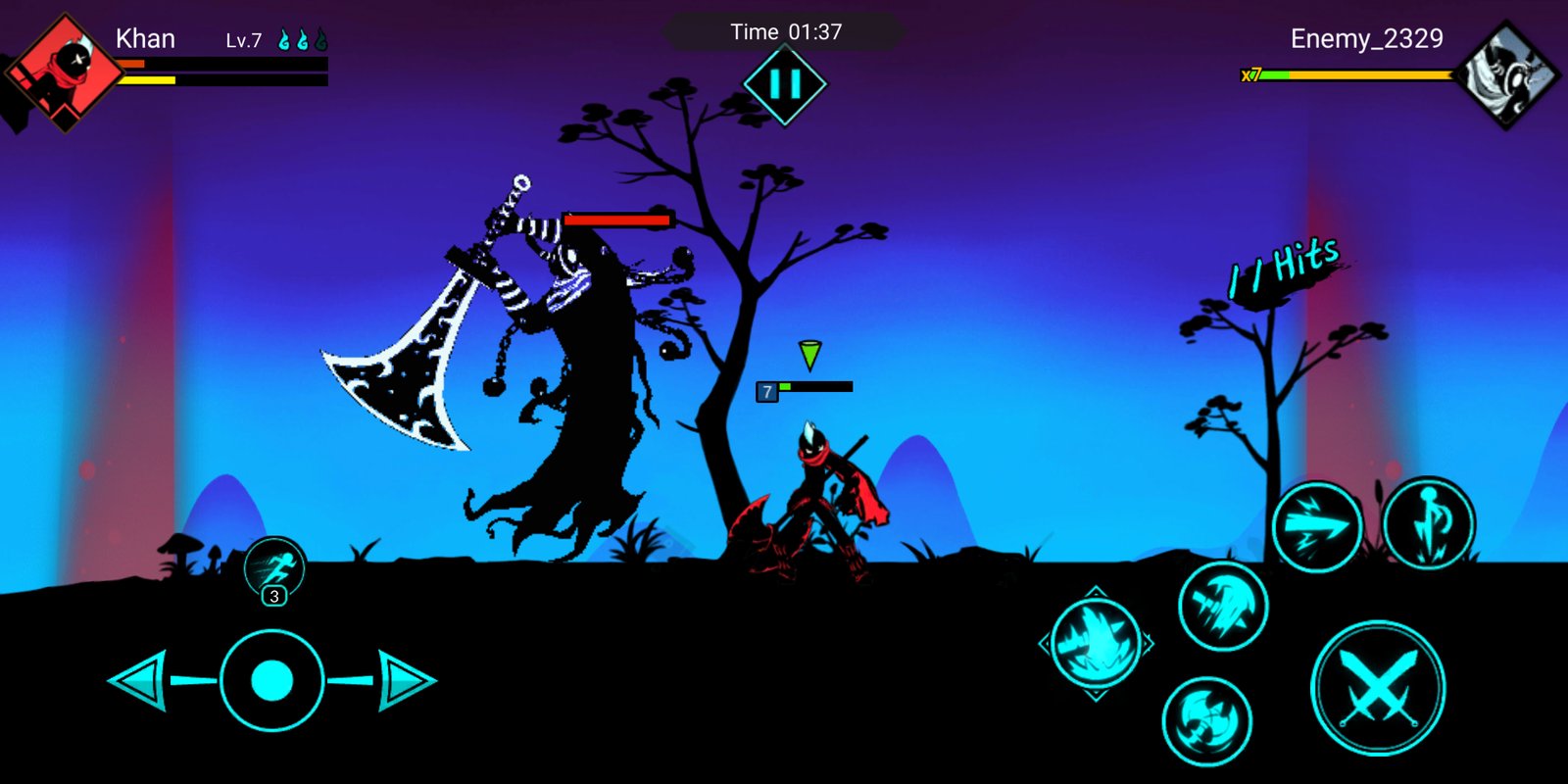Screen dimensions: 1568x784
Task: Tap the Enemy_2329 boss portrait
Action: (x=1506, y=74)
